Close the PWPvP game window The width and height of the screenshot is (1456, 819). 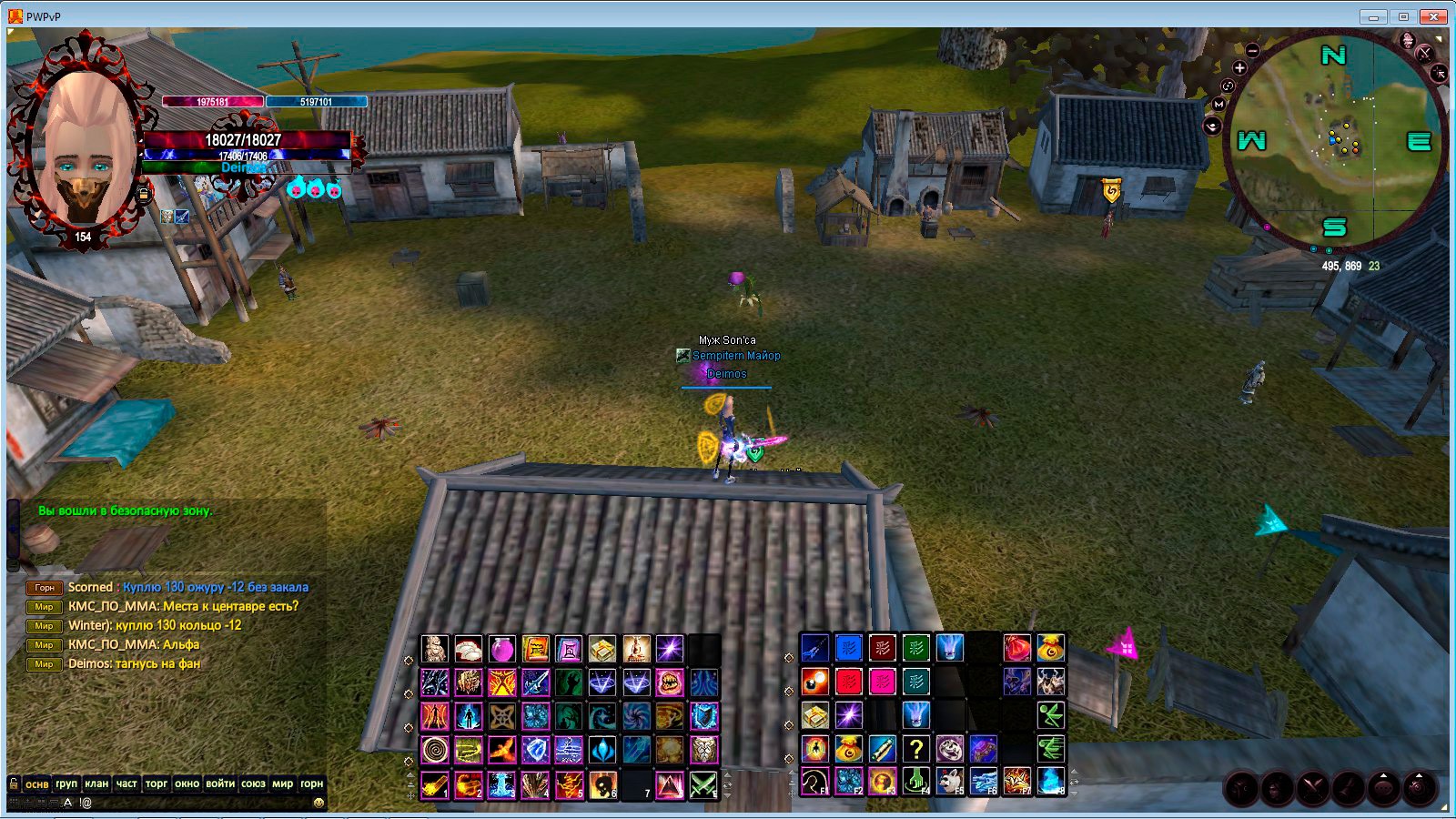[1436, 16]
